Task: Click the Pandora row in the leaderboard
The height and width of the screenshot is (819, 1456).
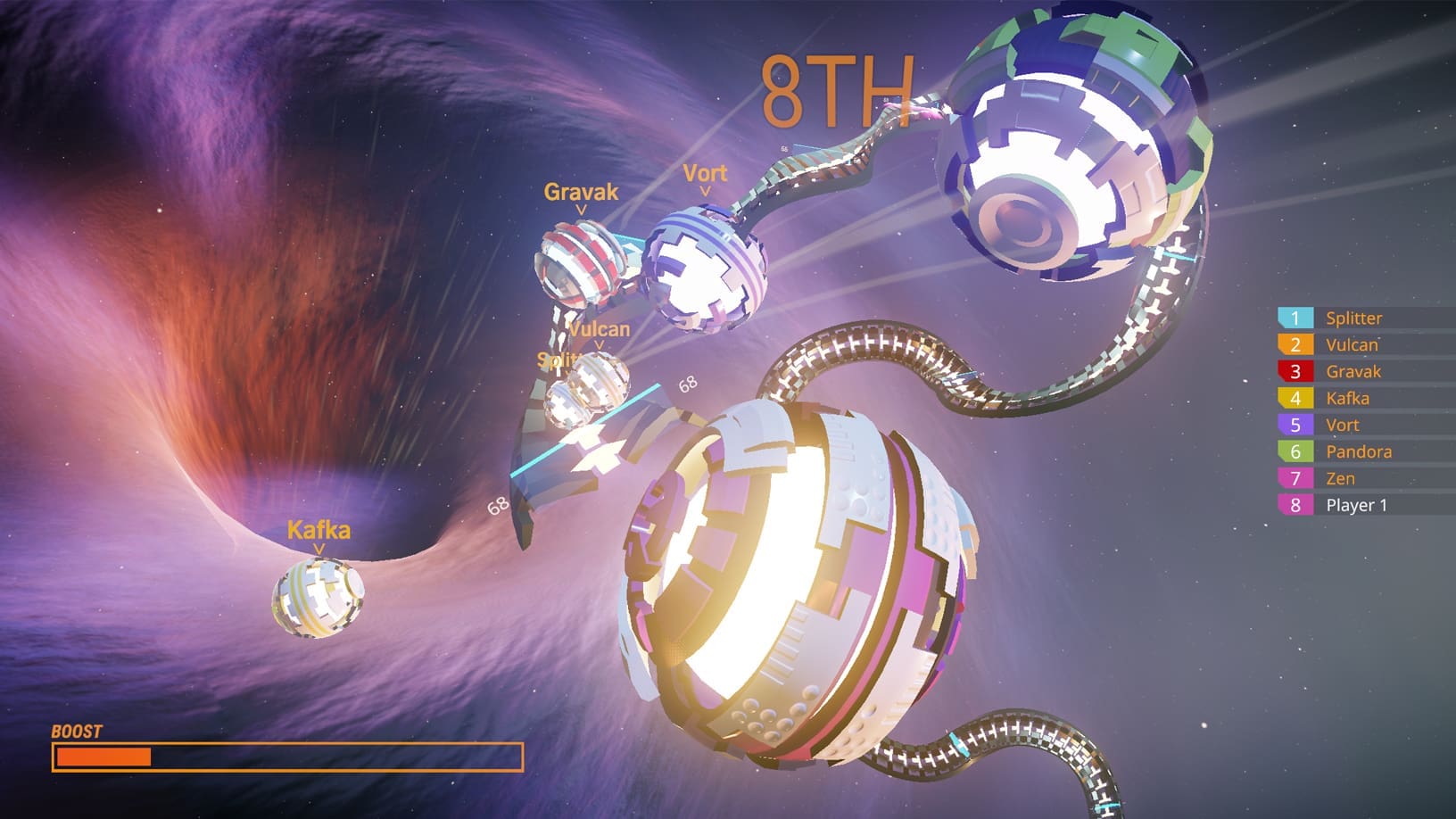Action: [1360, 451]
